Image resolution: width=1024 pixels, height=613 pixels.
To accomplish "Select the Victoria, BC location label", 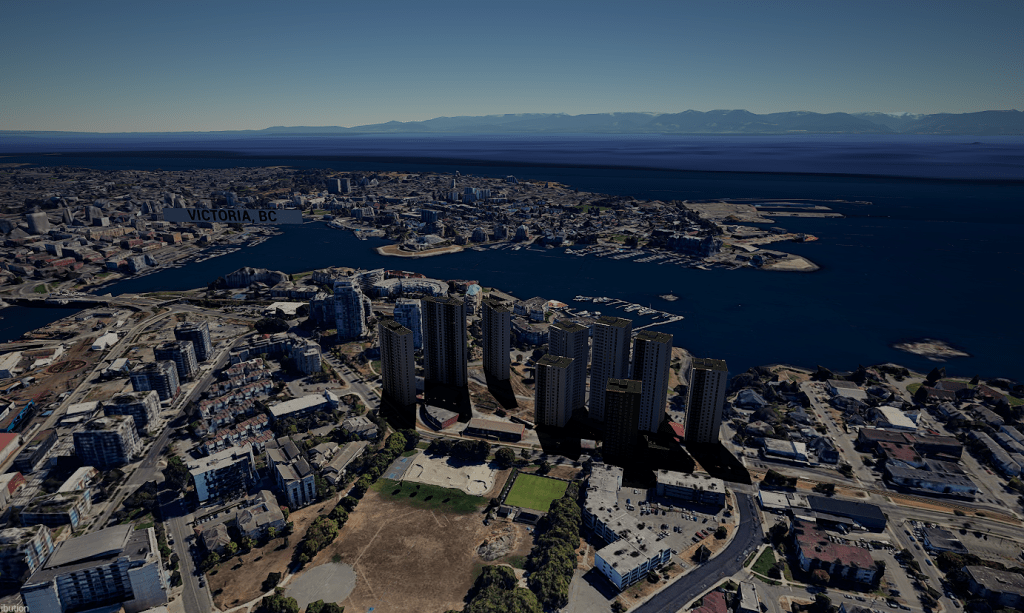I will click(232, 215).
